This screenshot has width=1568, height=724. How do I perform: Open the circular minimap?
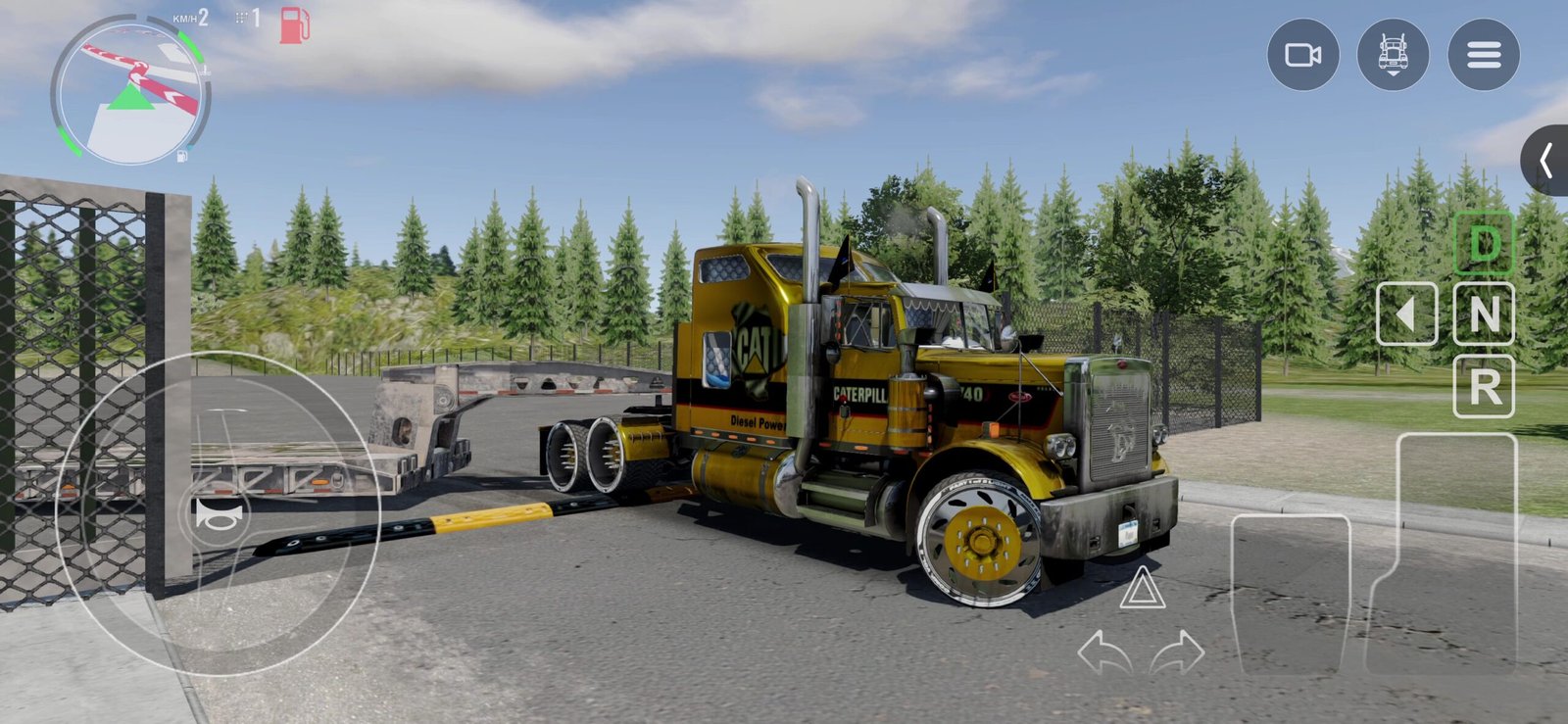point(130,90)
